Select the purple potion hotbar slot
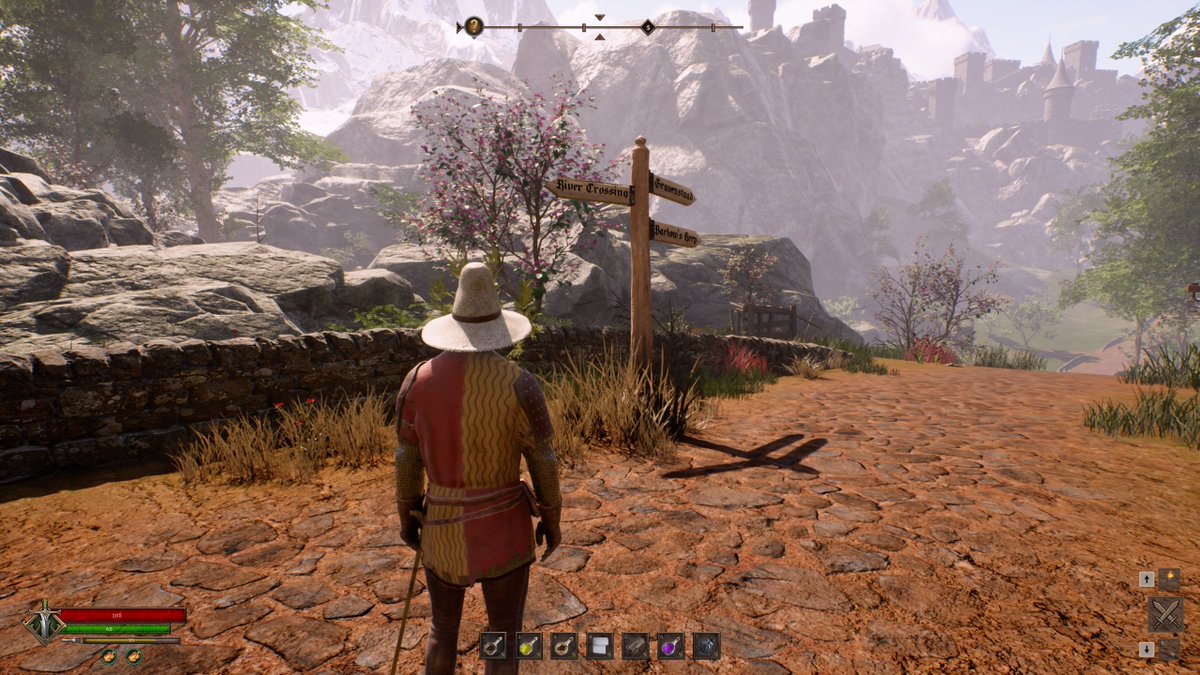 tap(670, 646)
